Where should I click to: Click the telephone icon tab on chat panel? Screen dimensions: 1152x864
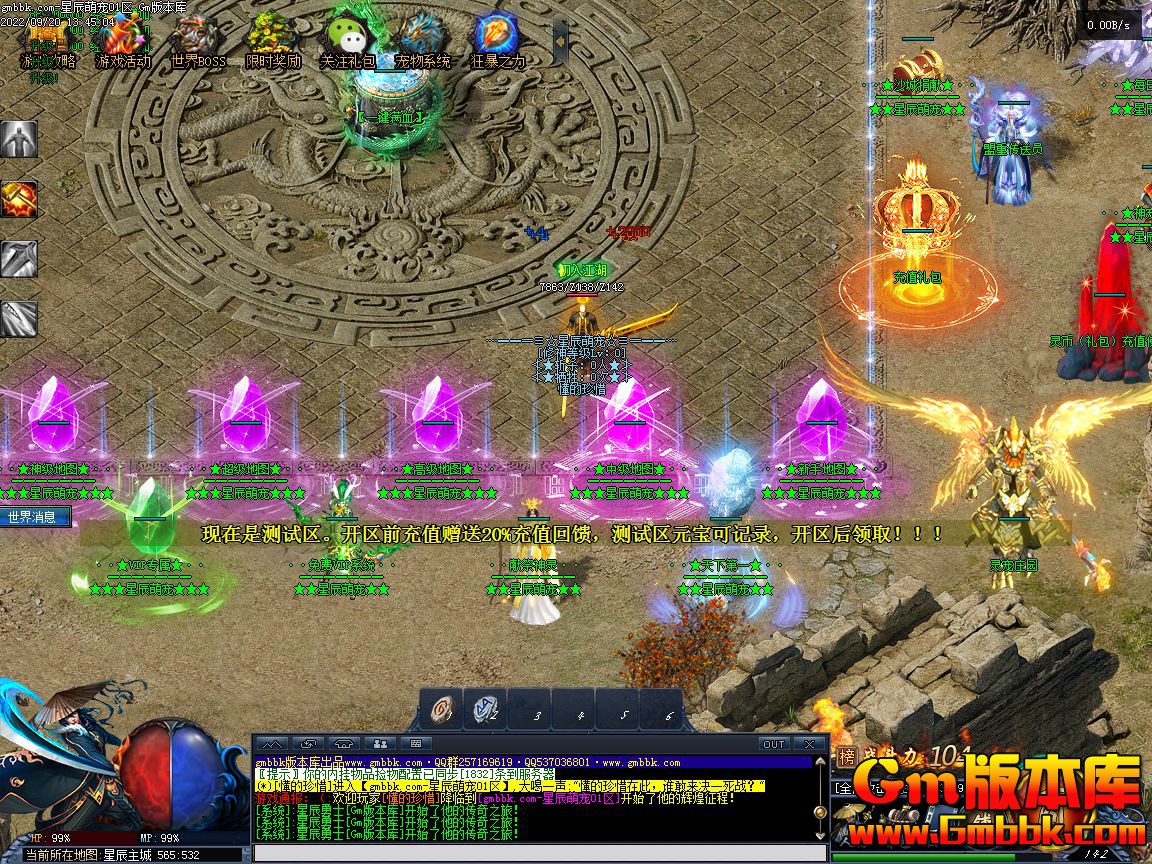(x=344, y=744)
